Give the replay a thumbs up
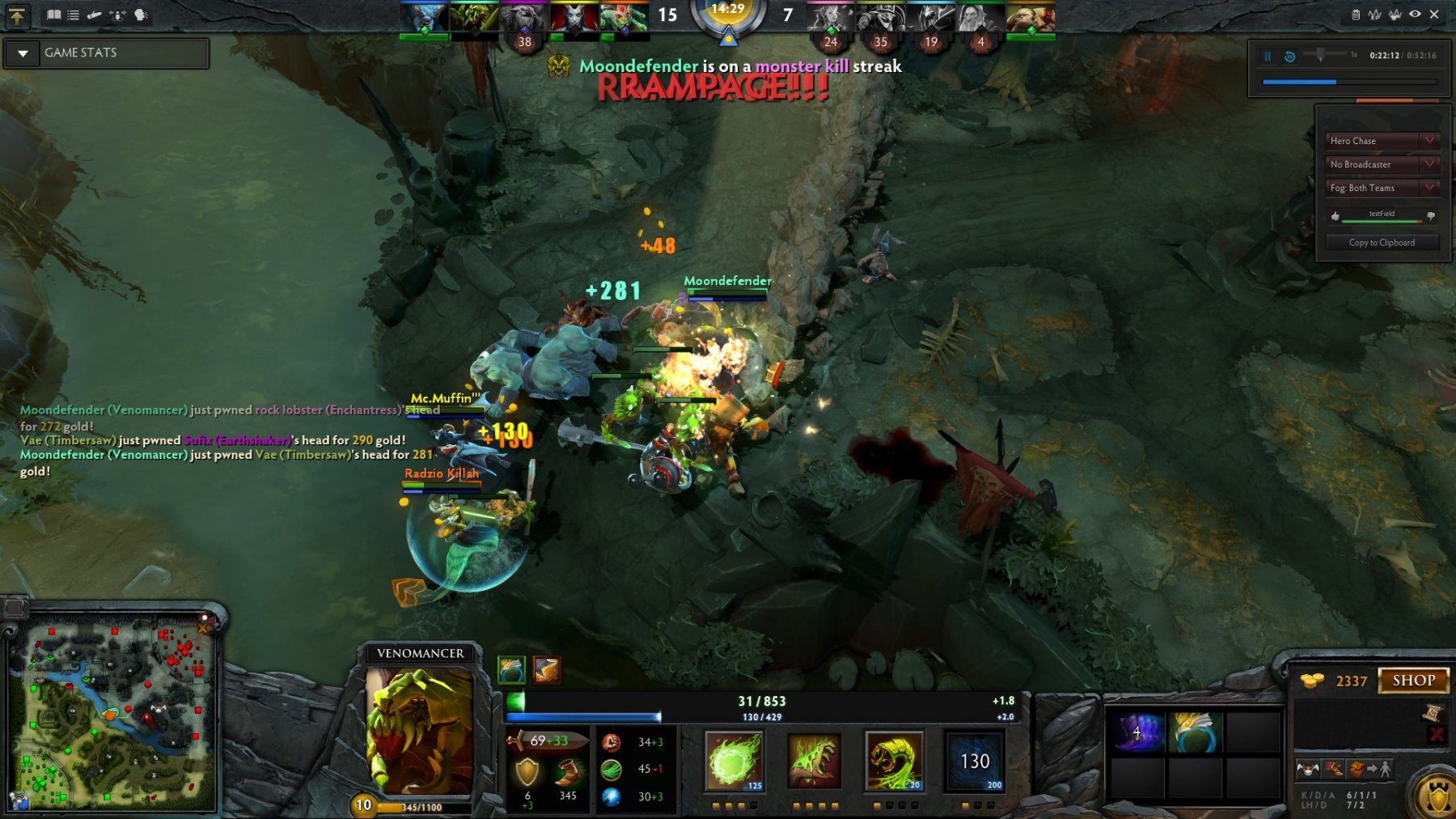This screenshot has height=819, width=1456. (1335, 217)
